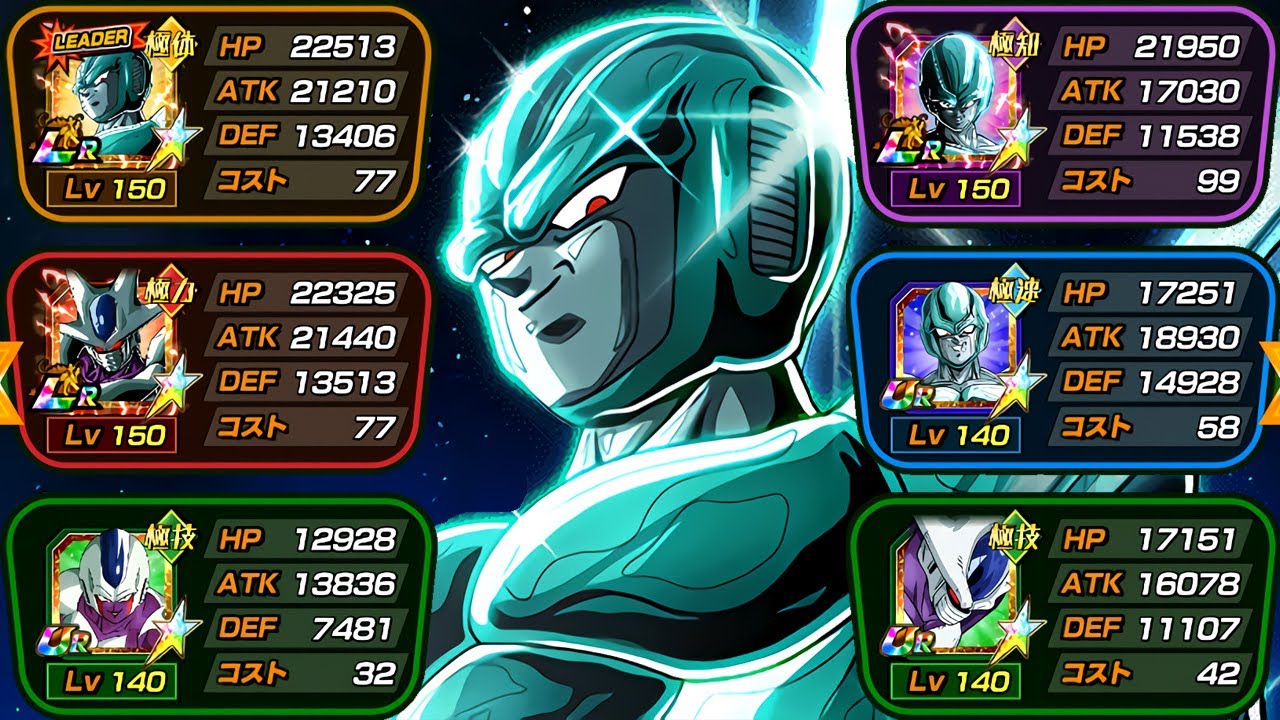Click the right yellow page navigation arrow

[1272, 380]
